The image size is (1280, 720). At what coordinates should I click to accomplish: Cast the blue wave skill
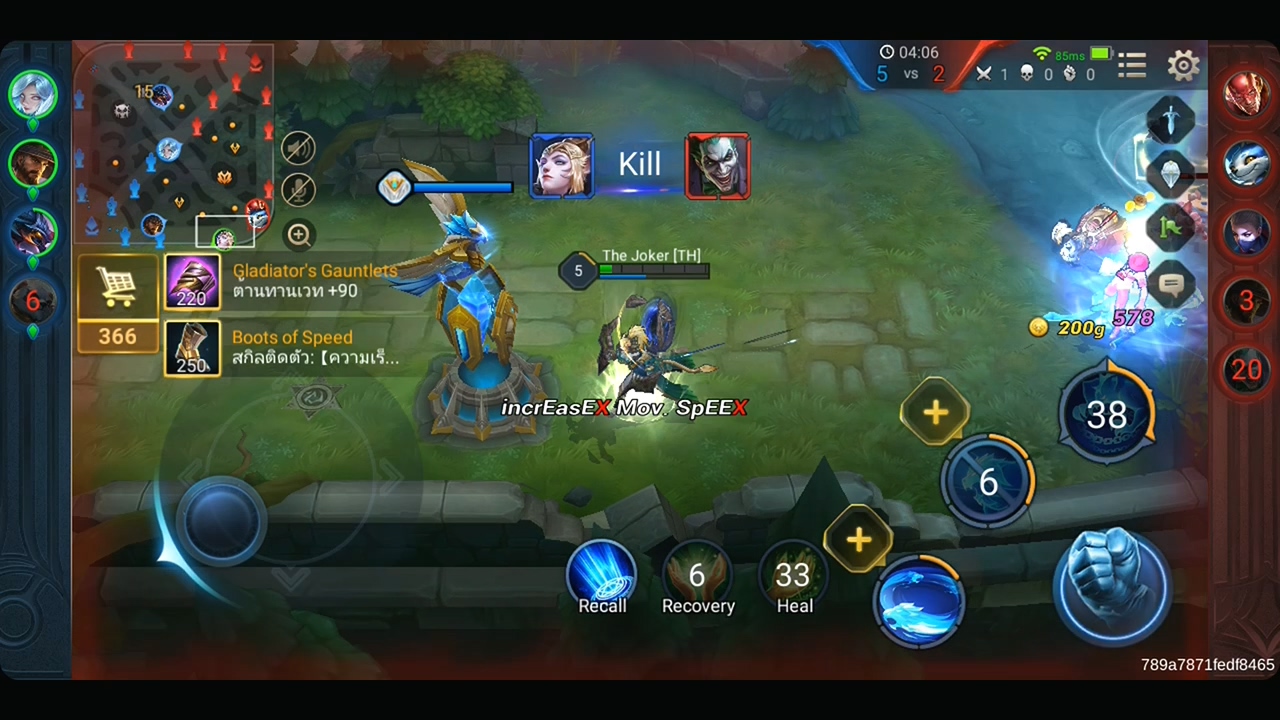click(918, 599)
